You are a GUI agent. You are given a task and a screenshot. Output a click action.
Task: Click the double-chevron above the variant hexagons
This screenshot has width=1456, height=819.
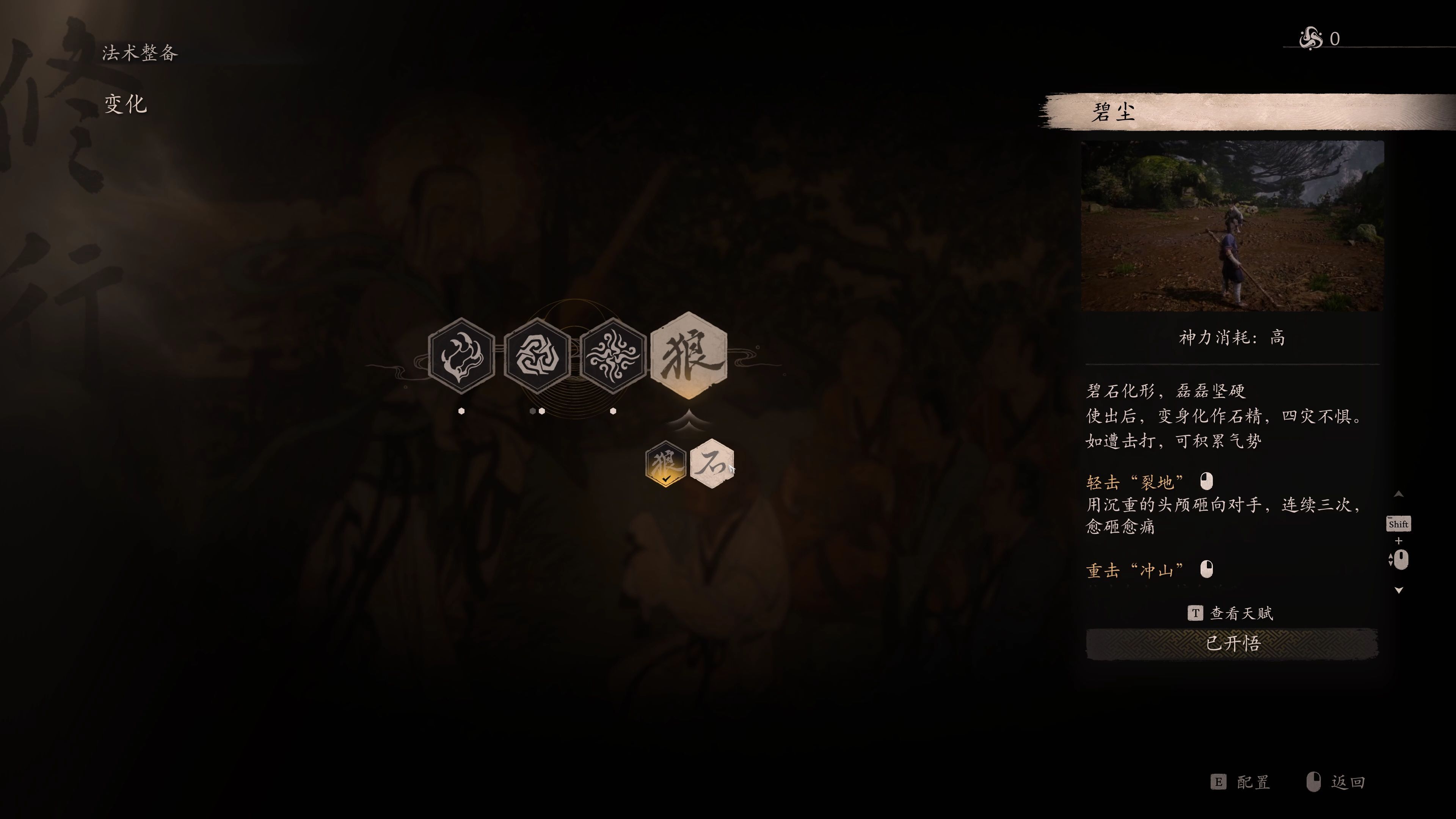click(690, 419)
